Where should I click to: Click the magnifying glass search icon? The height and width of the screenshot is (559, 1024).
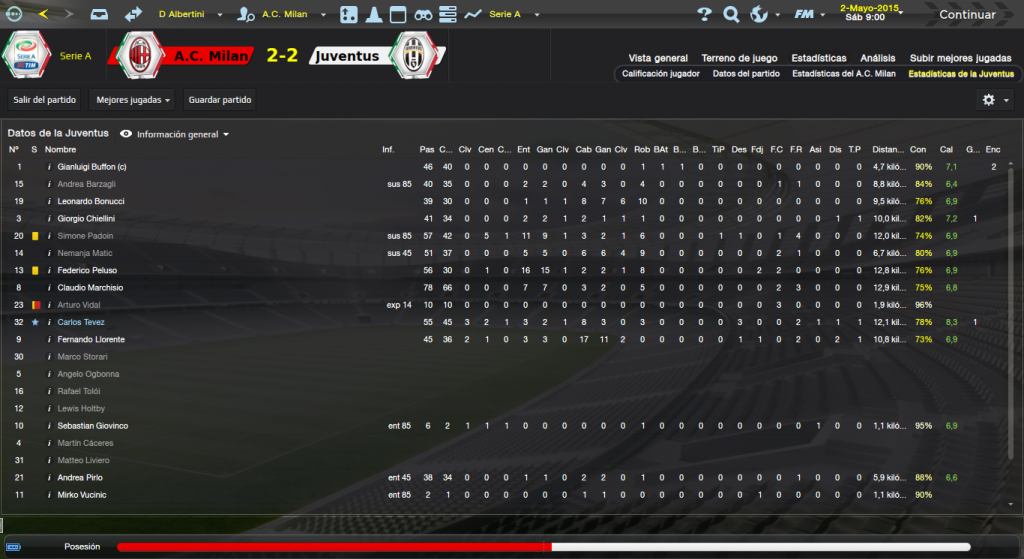point(731,15)
